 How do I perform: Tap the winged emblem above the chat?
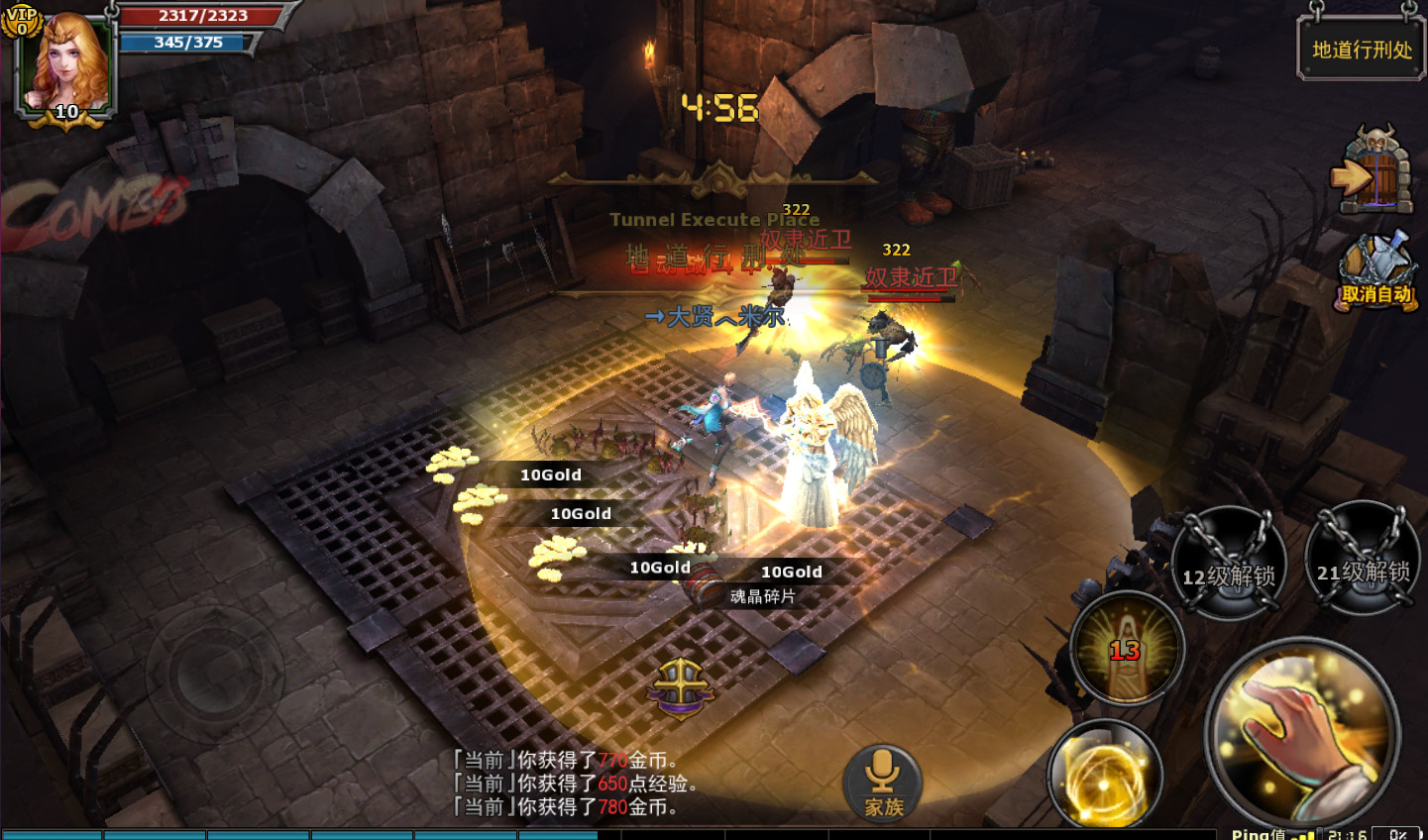pos(681,686)
